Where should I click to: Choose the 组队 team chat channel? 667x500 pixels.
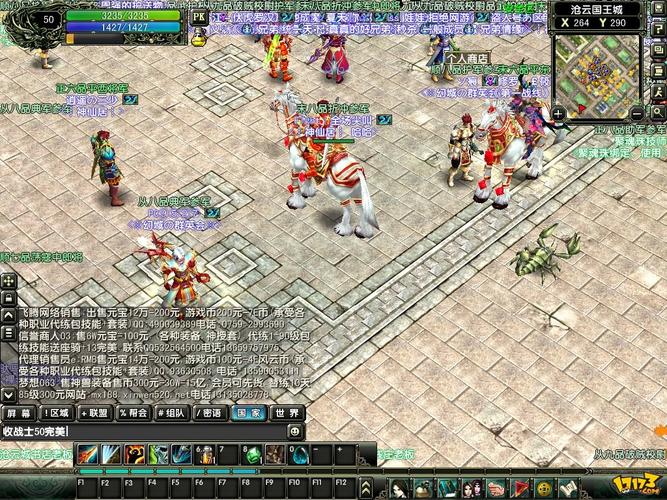(172, 412)
